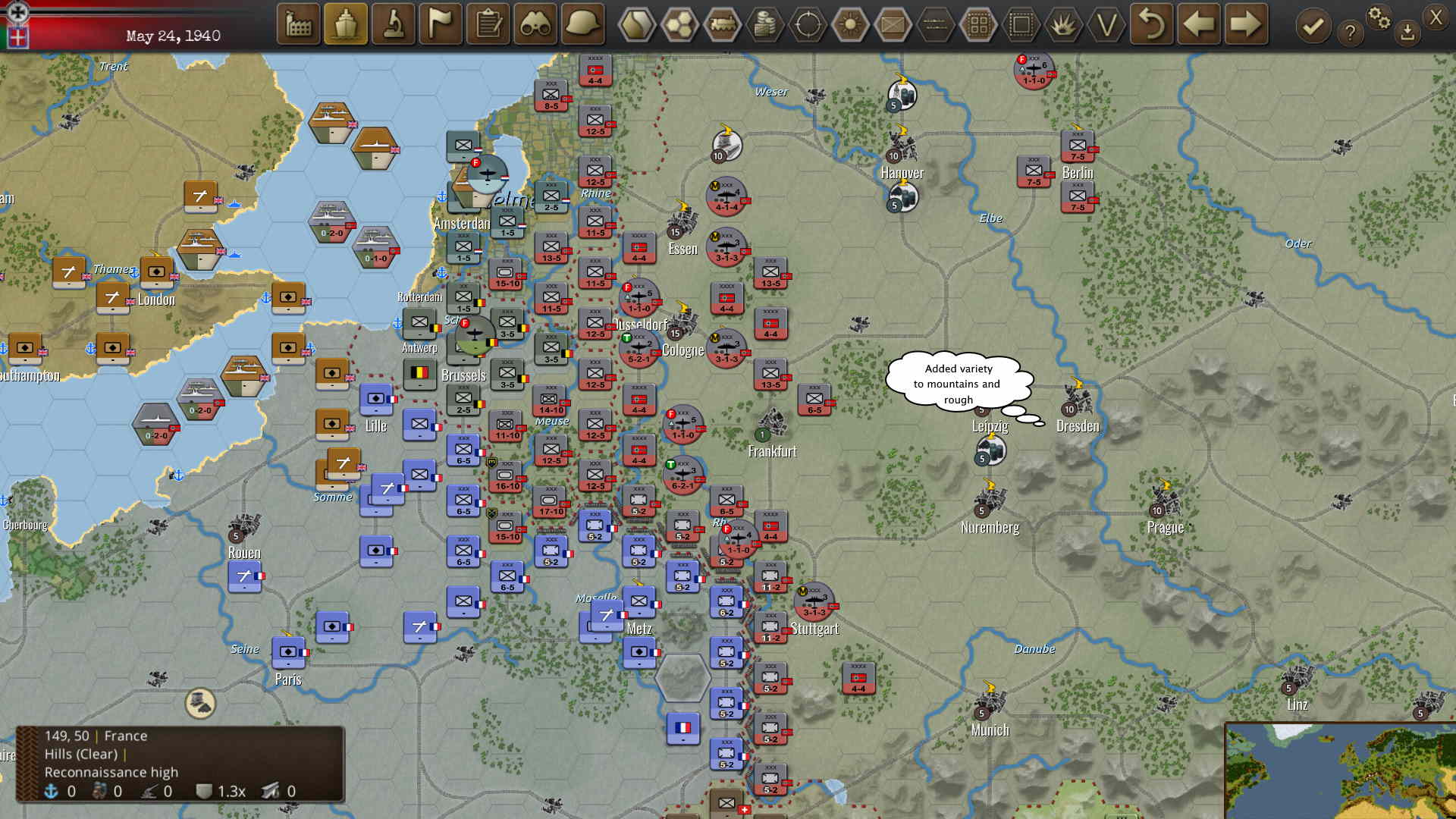Select the binoculars reconnaissance icon
Screen dimensions: 1456x819
(x=535, y=25)
